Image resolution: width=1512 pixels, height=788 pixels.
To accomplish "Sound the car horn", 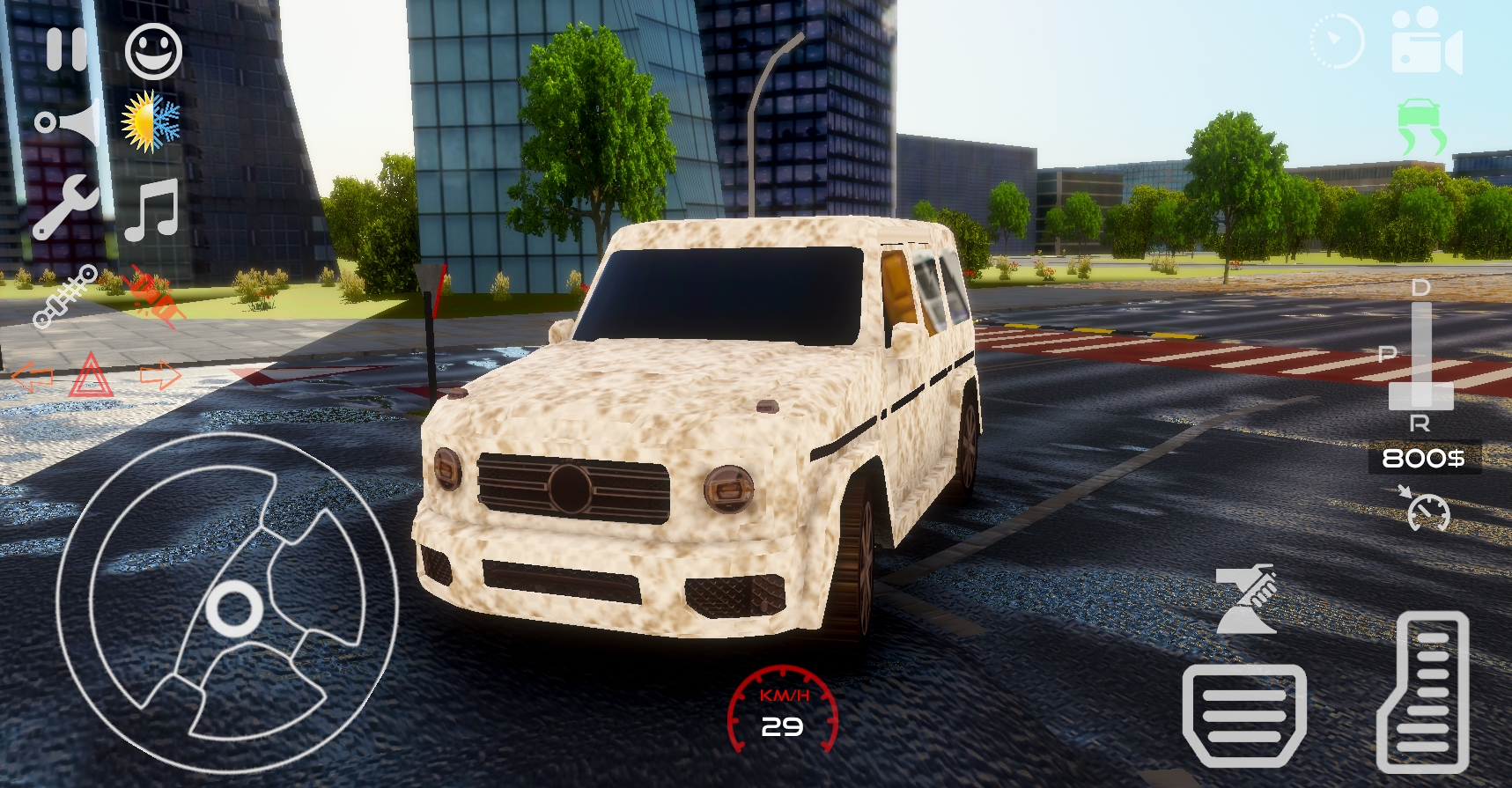I will (67, 122).
